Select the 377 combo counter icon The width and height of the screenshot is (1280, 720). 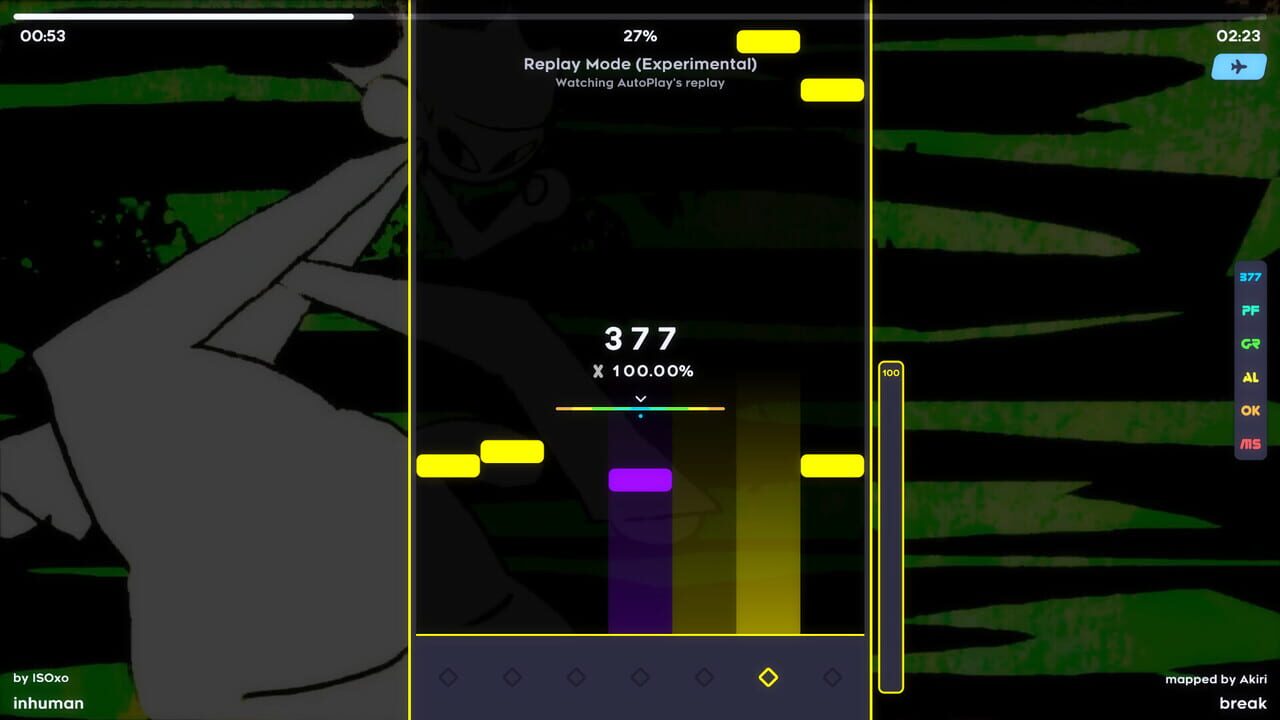click(x=1249, y=277)
